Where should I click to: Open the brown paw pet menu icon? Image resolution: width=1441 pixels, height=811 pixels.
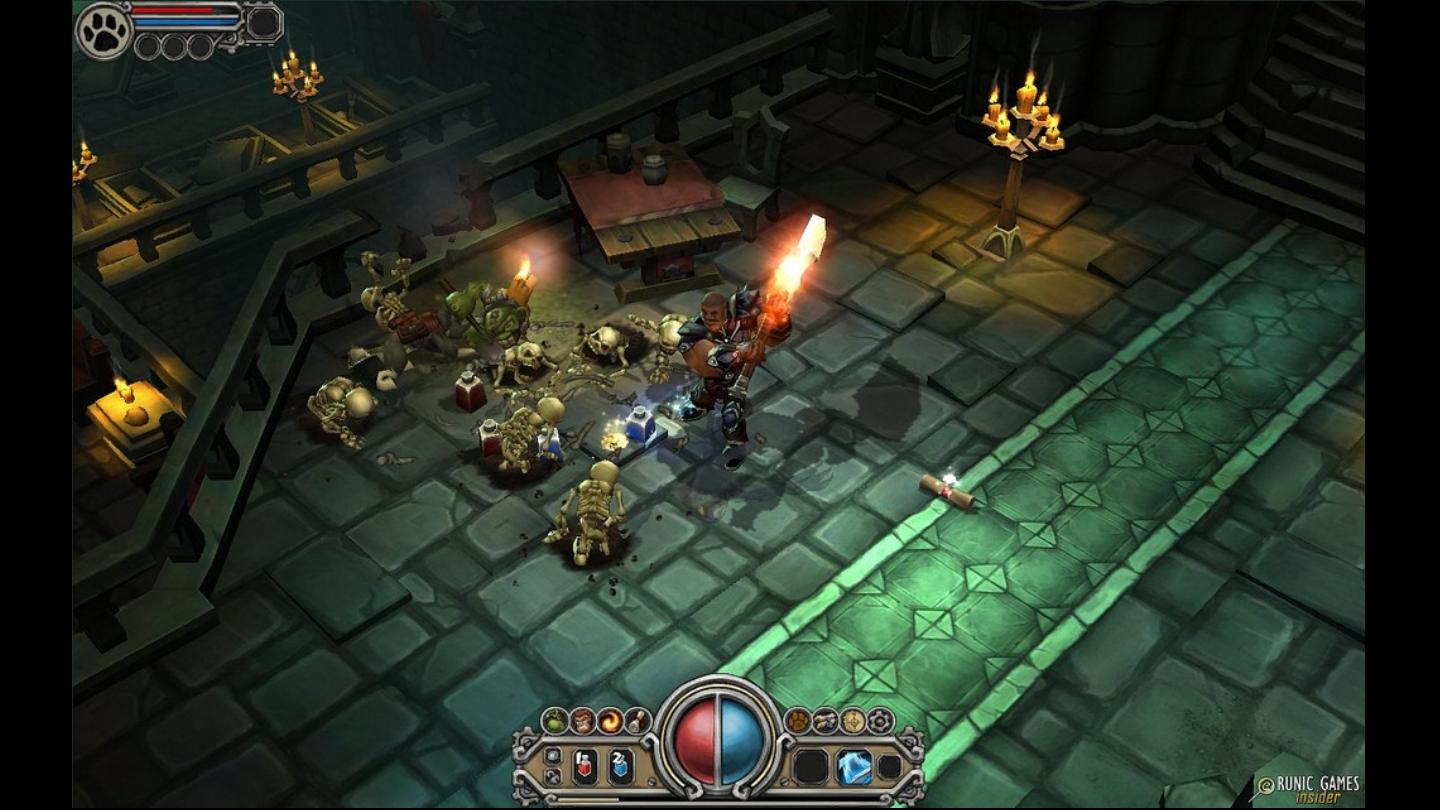[798, 720]
